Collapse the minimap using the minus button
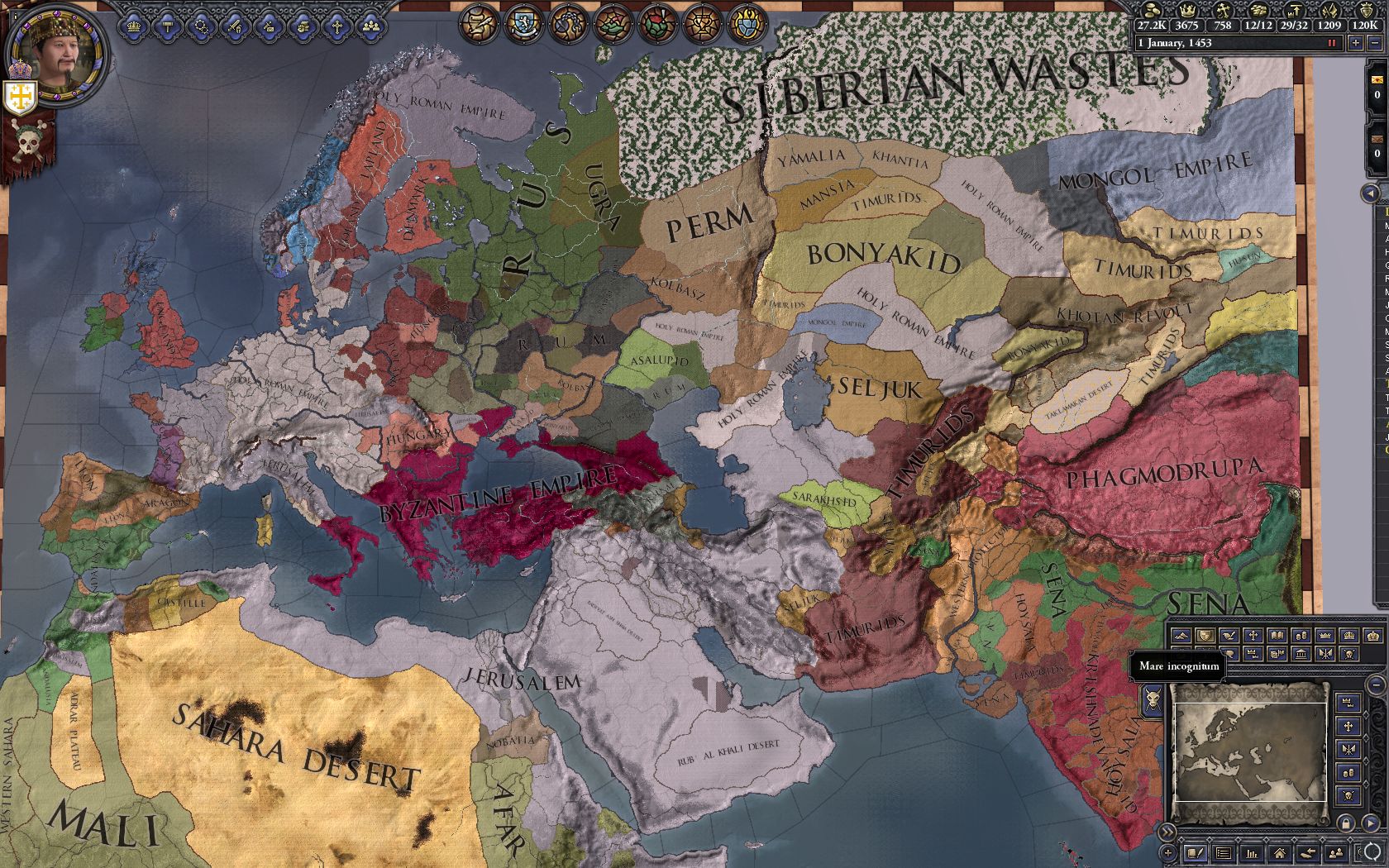 click(1376, 684)
